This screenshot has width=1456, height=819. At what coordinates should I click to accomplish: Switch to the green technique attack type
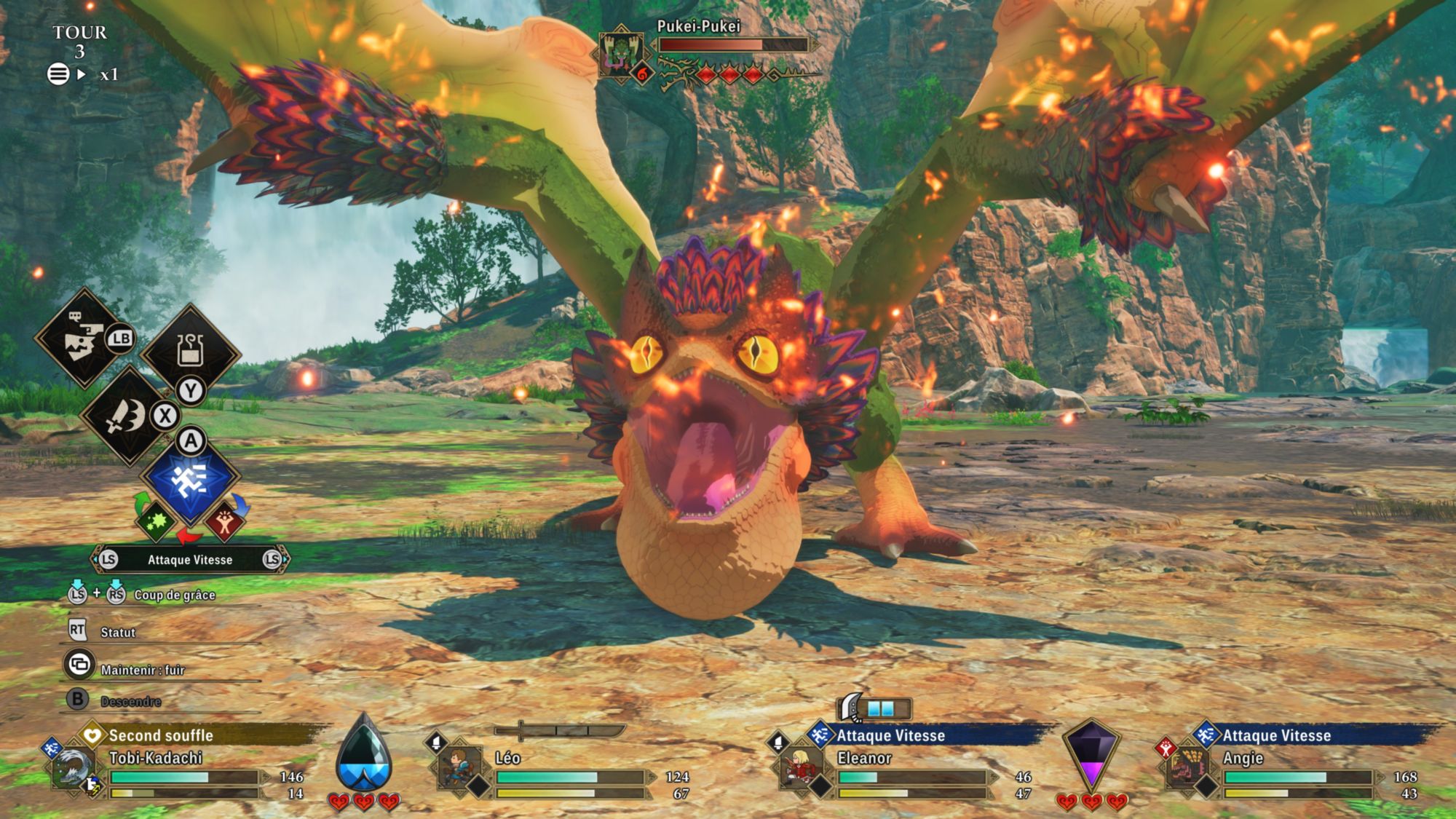pos(156,521)
